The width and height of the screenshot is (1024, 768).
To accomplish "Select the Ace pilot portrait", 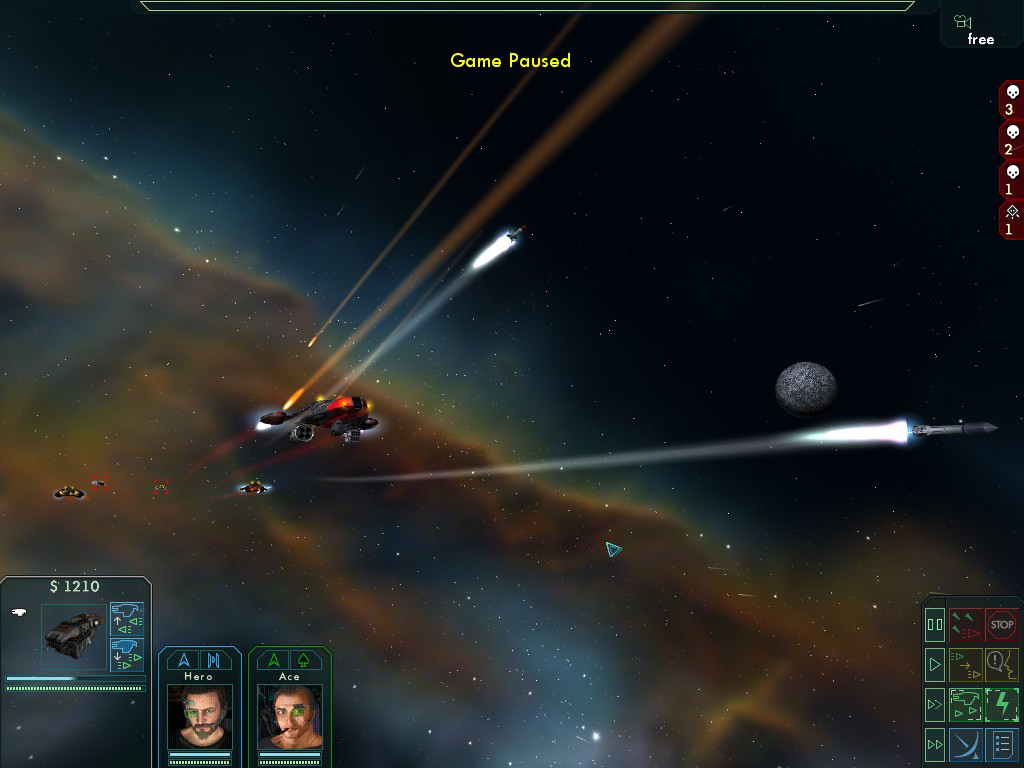I will (289, 716).
